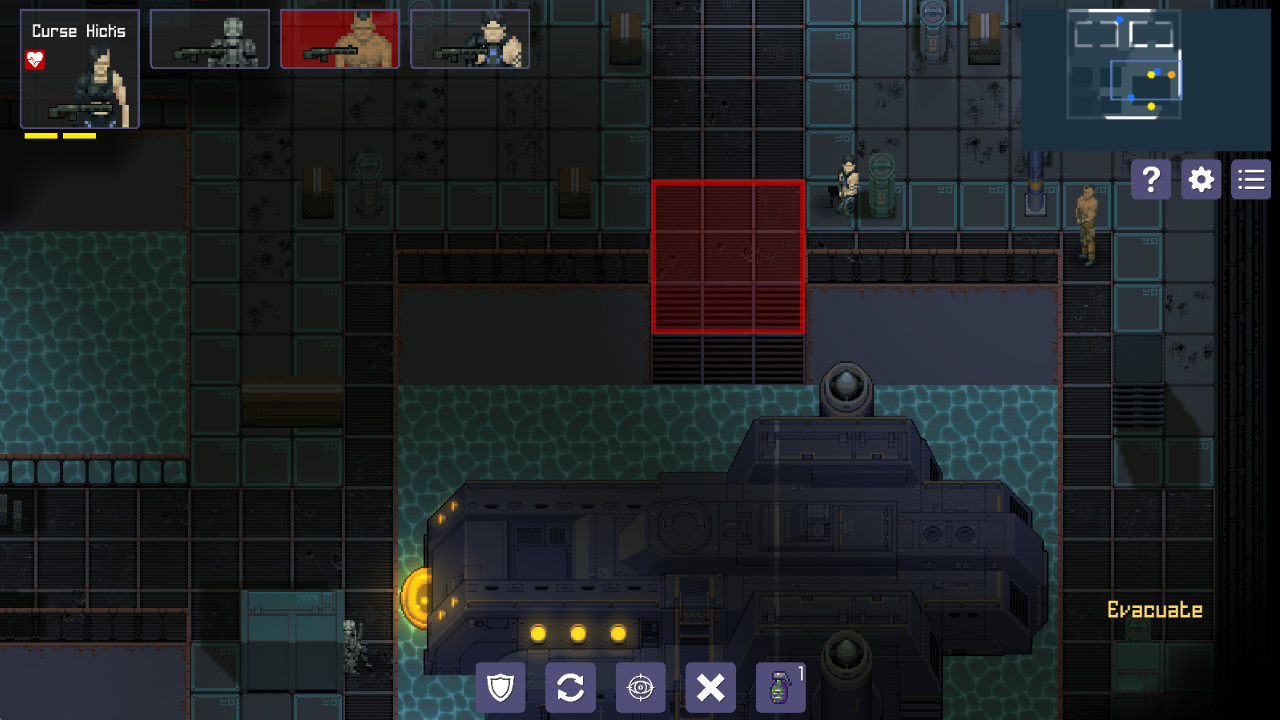
Task: Click the Evacuate objective label
Action: coord(1155,608)
